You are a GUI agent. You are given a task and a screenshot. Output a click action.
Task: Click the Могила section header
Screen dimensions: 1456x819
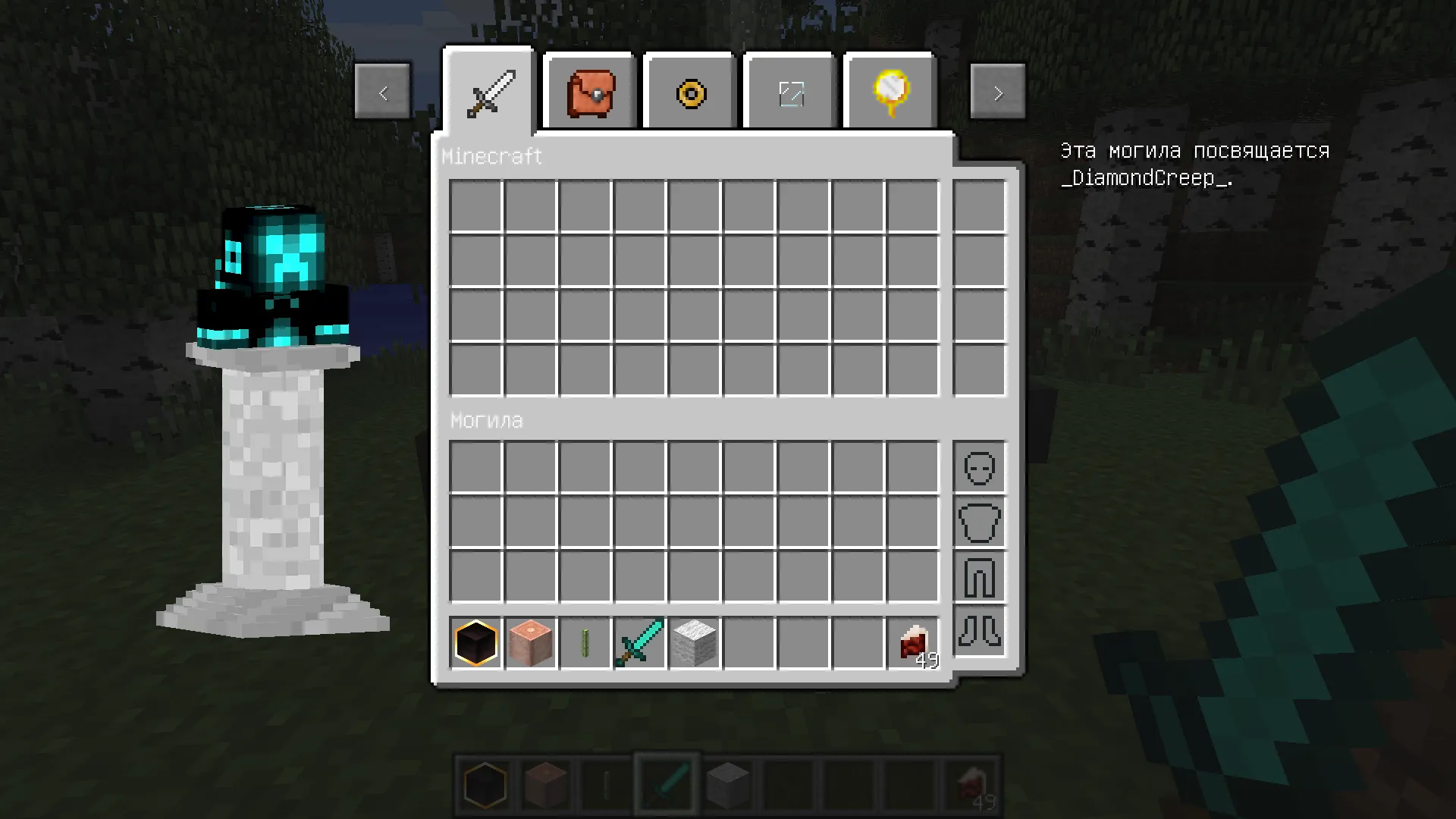(x=488, y=420)
